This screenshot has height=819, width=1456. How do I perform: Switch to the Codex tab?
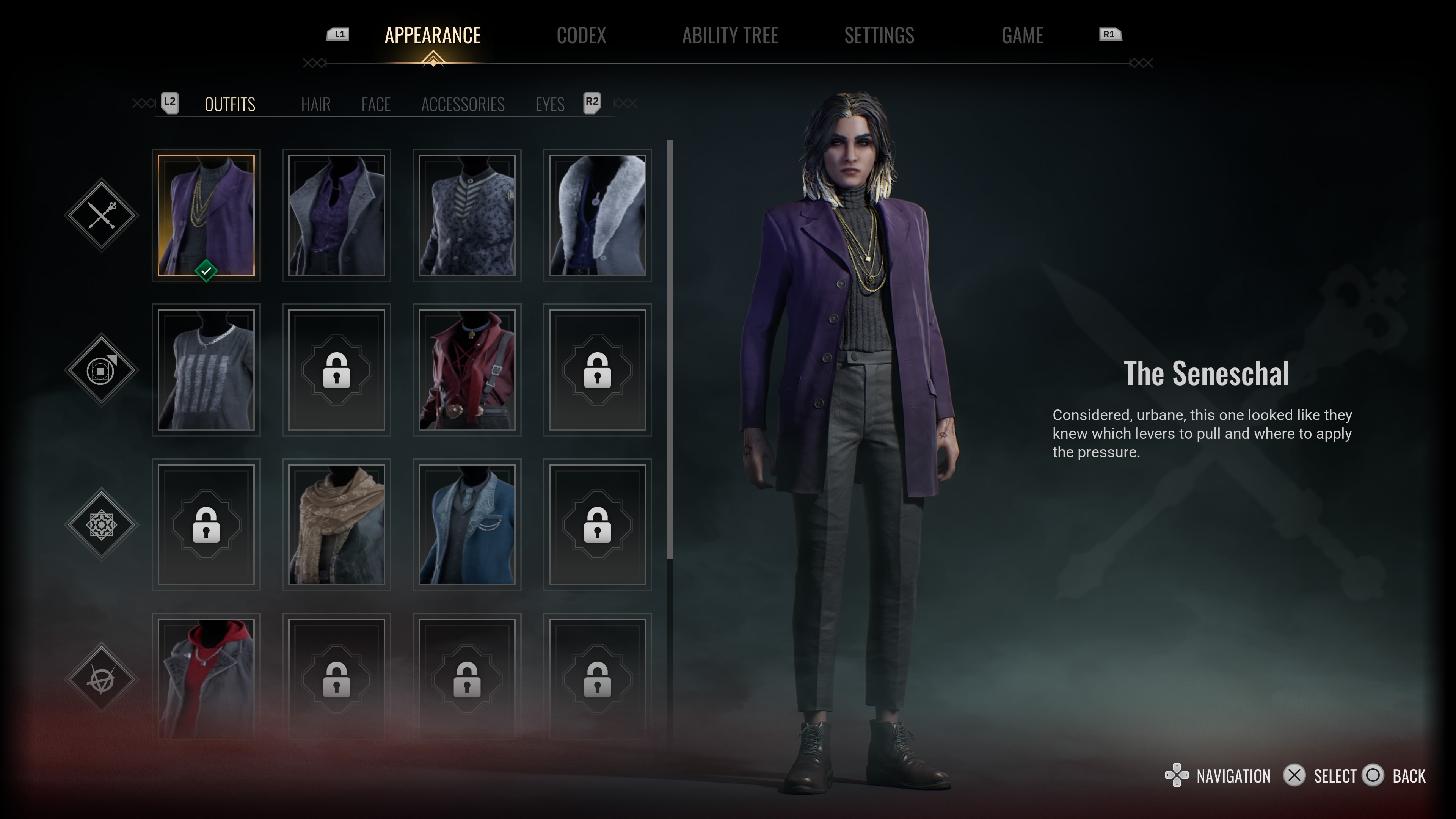point(581,36)
